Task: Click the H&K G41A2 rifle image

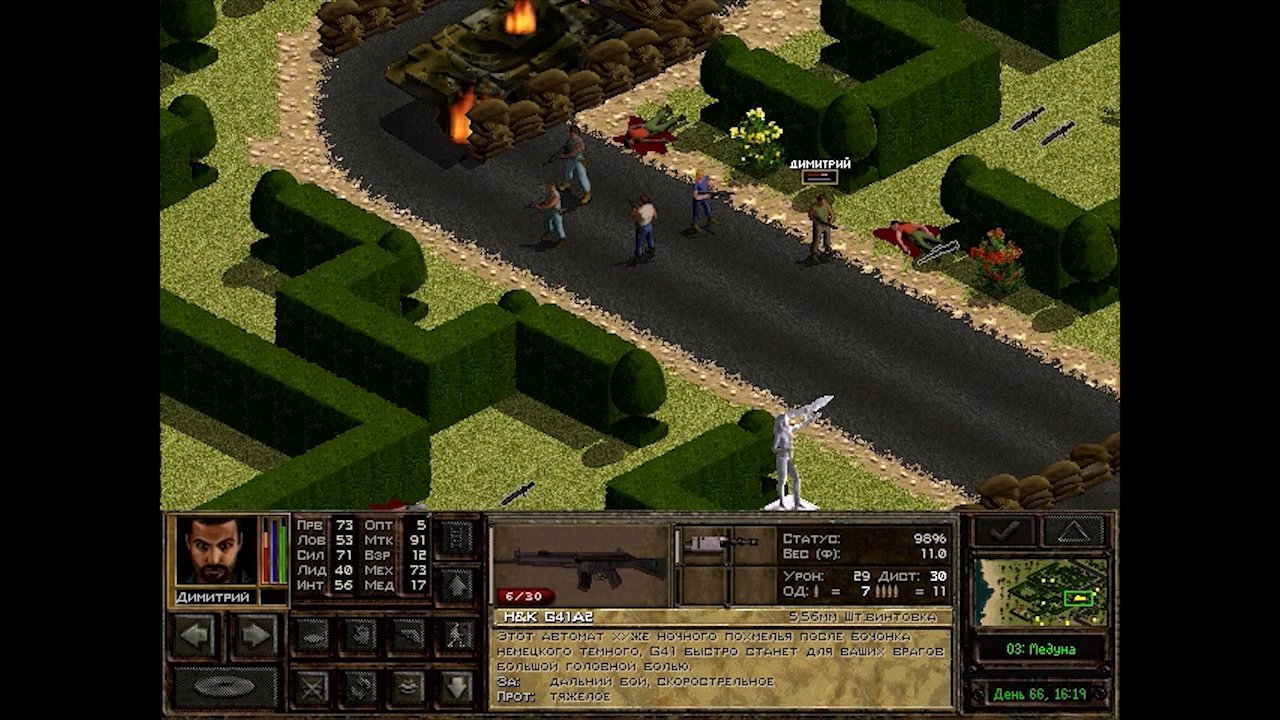Action: [x=580, y=565]
